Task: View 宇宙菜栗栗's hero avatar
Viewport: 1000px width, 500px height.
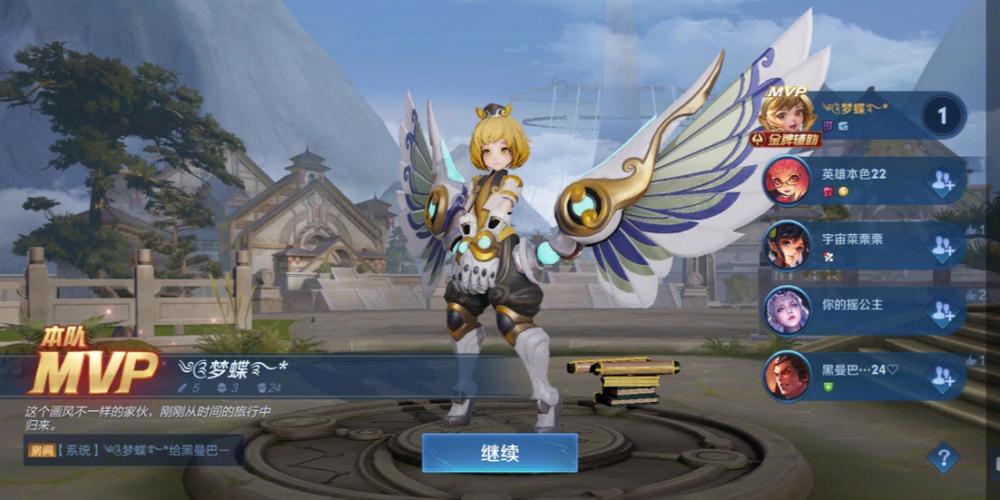Action: (x=787, y=246)
